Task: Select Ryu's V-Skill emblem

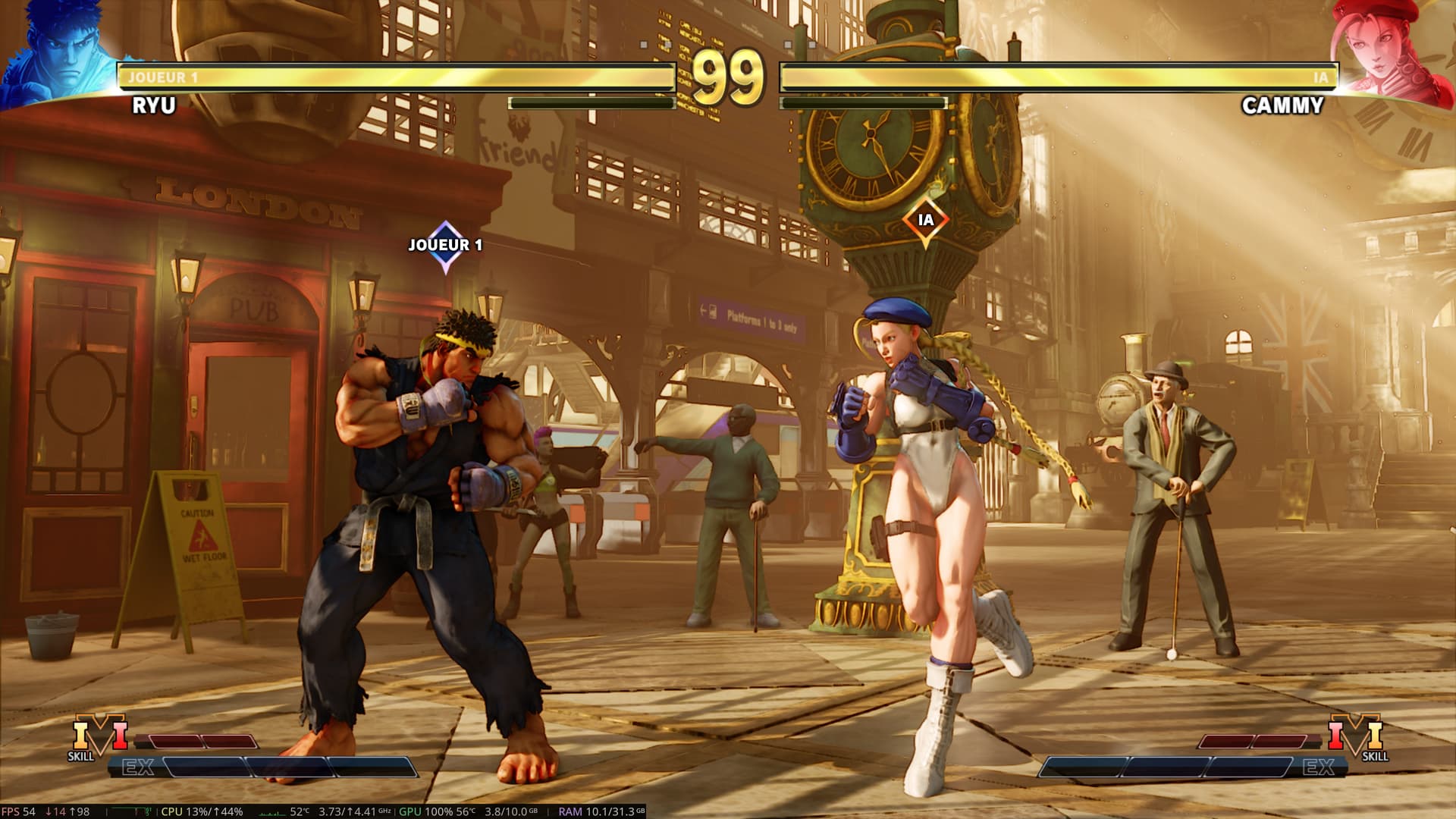Action: tap(100, 734)
